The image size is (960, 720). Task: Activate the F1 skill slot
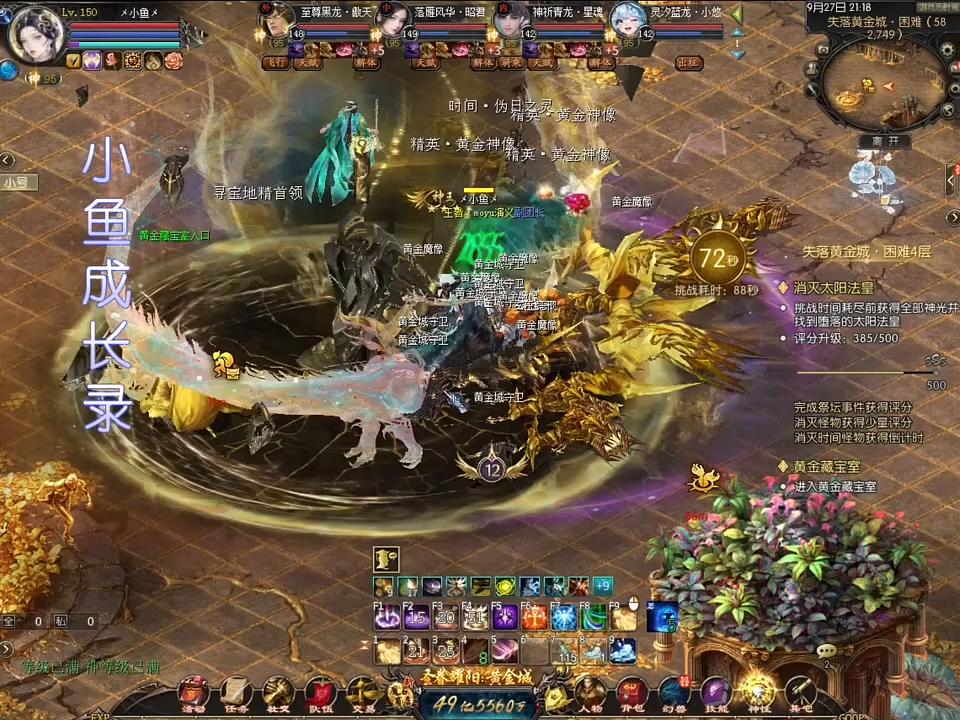[387, 617]
